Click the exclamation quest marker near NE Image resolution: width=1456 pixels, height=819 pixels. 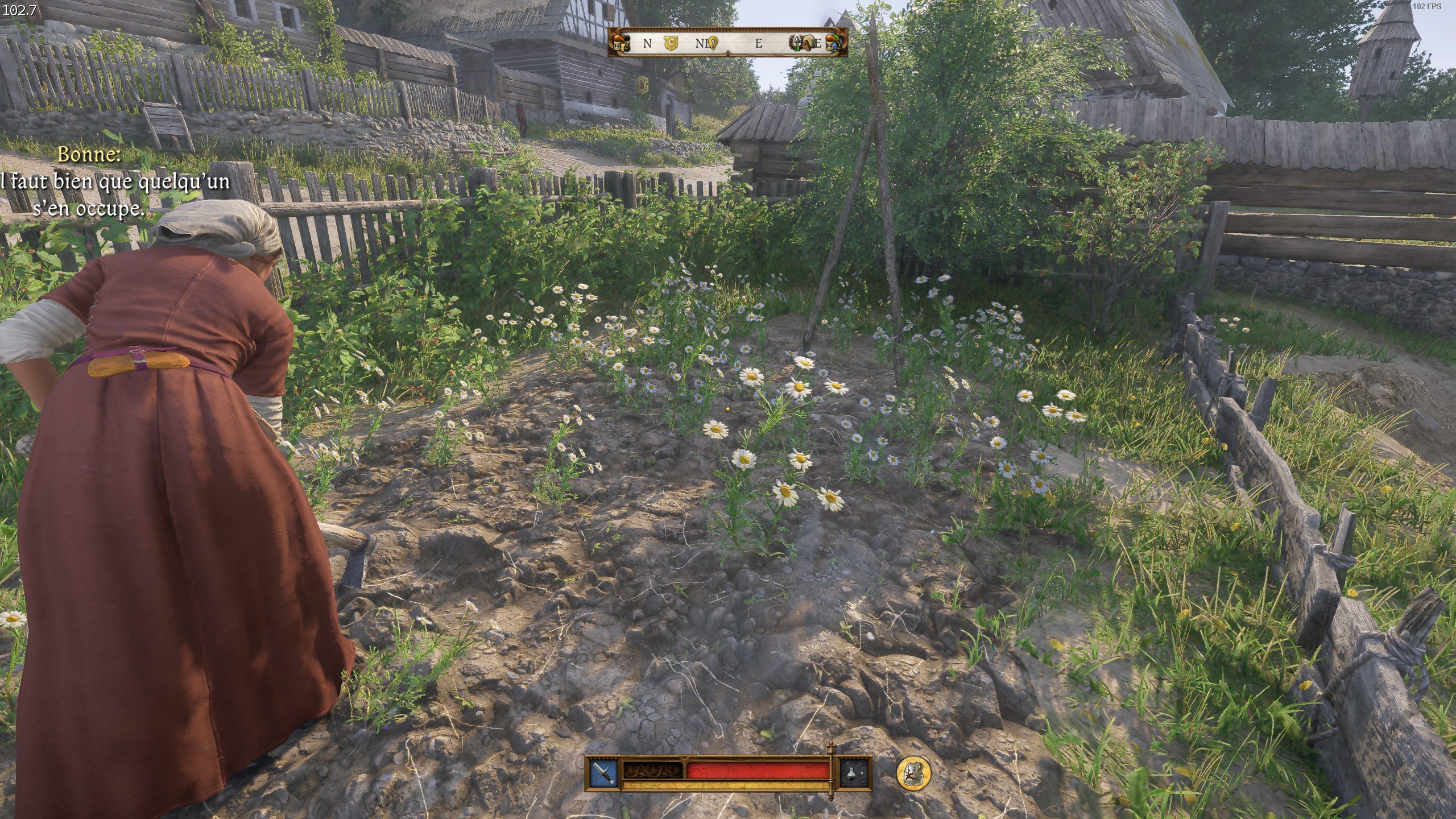713,43
